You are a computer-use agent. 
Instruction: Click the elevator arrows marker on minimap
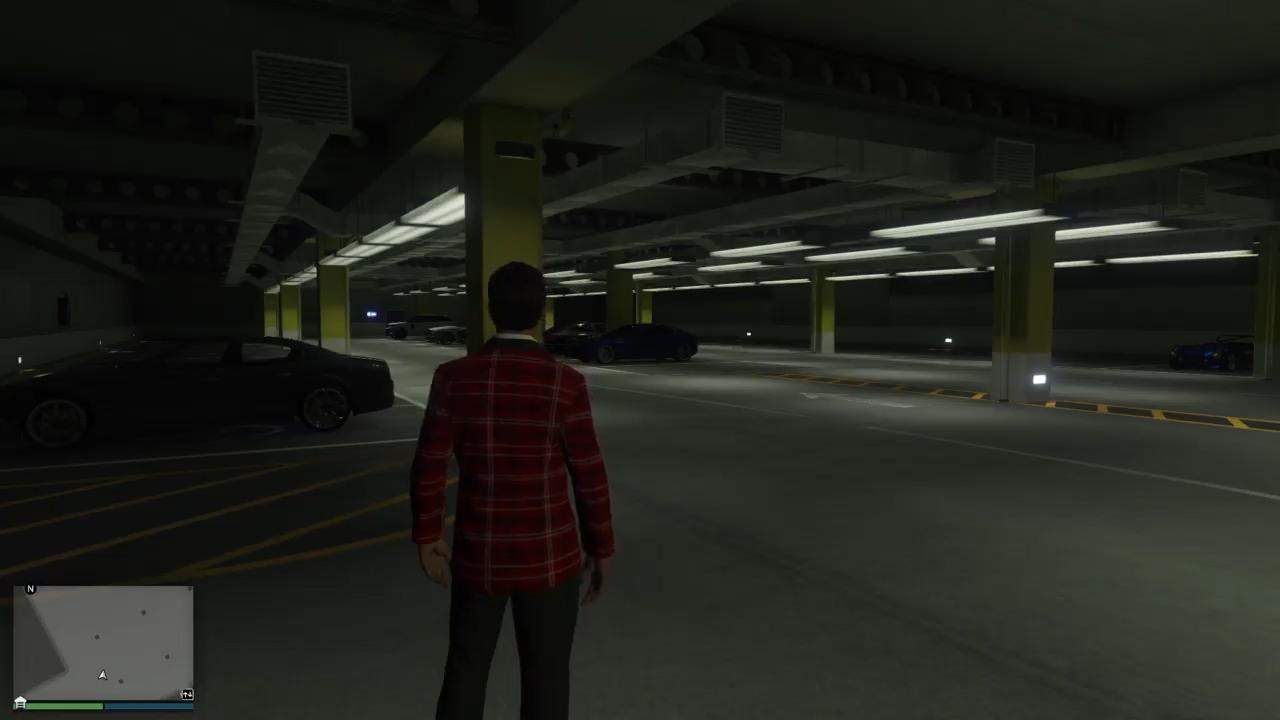click(x=187, y=694)
